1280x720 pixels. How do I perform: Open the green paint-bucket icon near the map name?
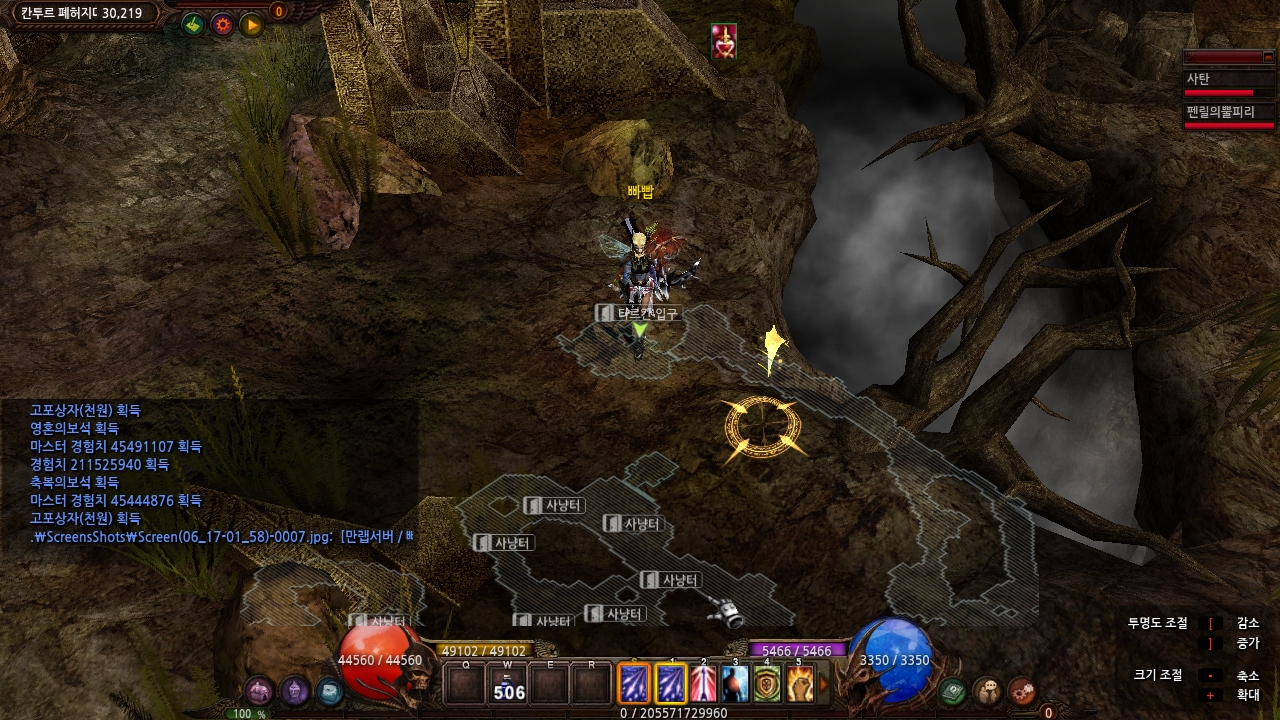pyautogui.click(x=194, y=24)
